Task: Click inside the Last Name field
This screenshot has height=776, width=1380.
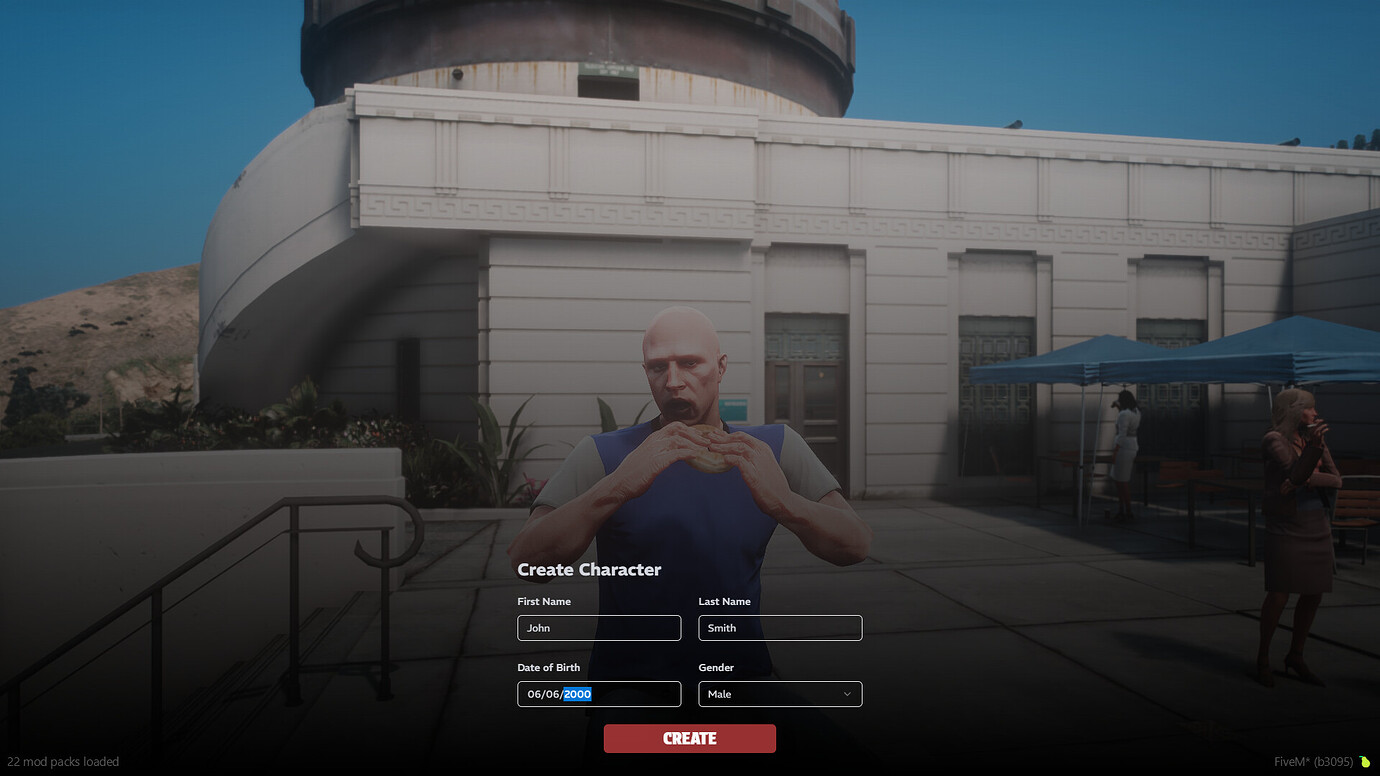Action: point(780,627)
